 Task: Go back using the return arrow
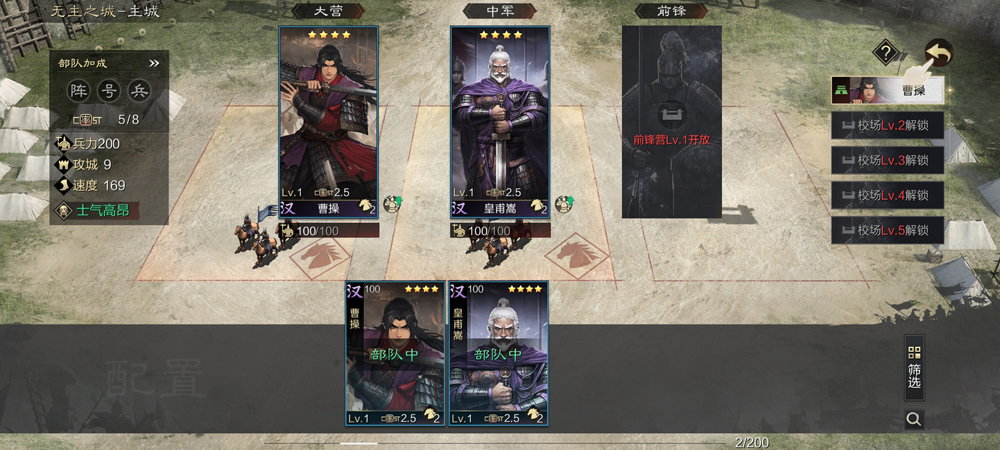click(x=938, y=52)
